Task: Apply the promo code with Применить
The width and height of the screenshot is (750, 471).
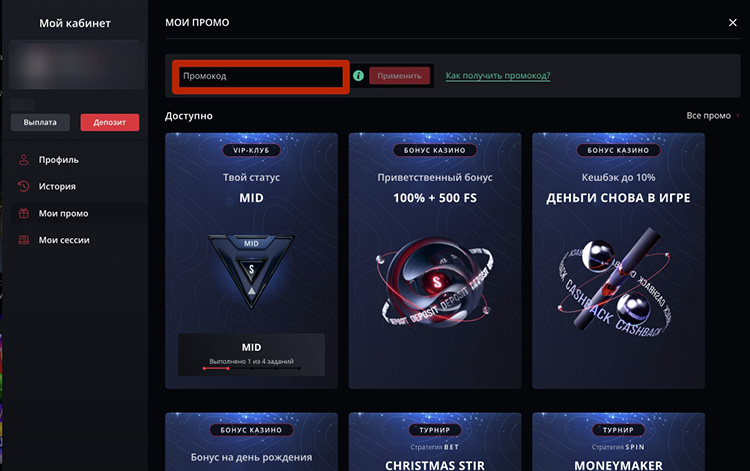Action: (x=400, y=76)
